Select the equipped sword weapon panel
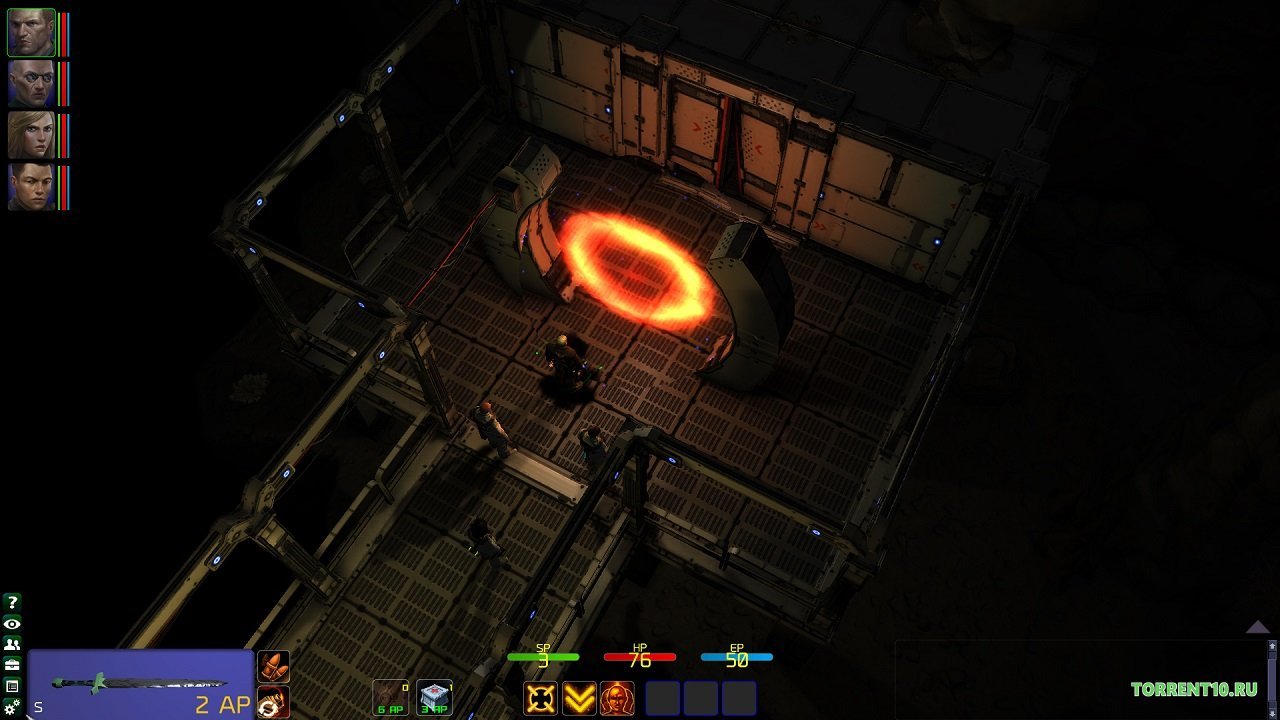The height and width of the screenshot is (720, 1280). [x=140, y=684]
